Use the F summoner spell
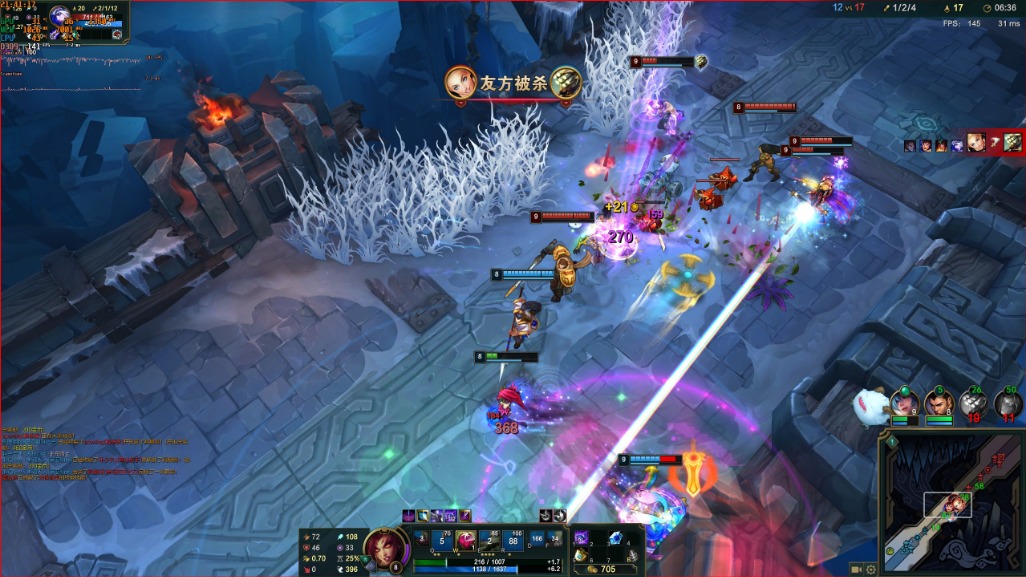1026x577 pixels. coord(555,540)
